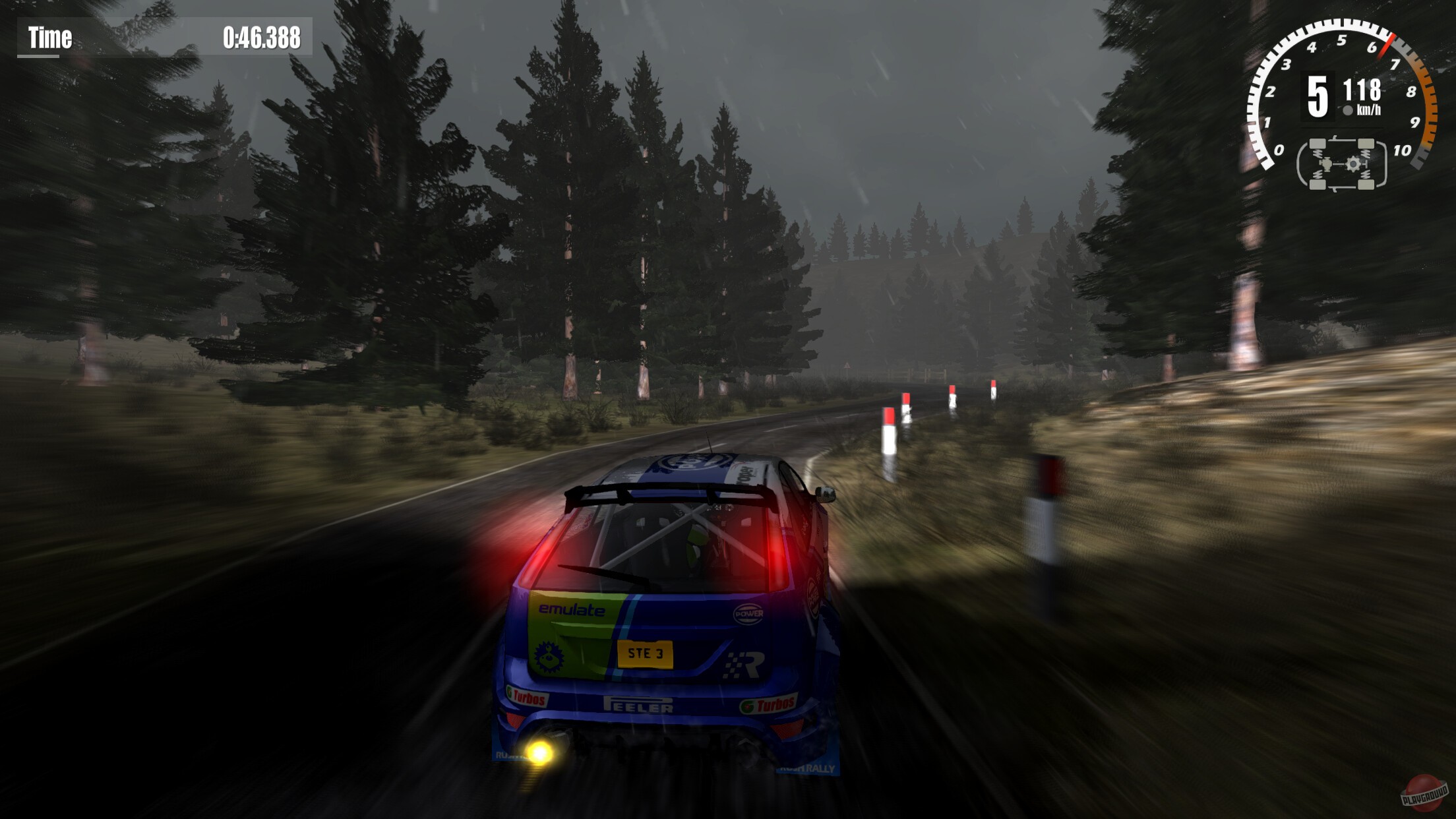Click the km/h unit indicator dot
The width and height of the screenshot is (1456, 819).
coord(1349,110)
